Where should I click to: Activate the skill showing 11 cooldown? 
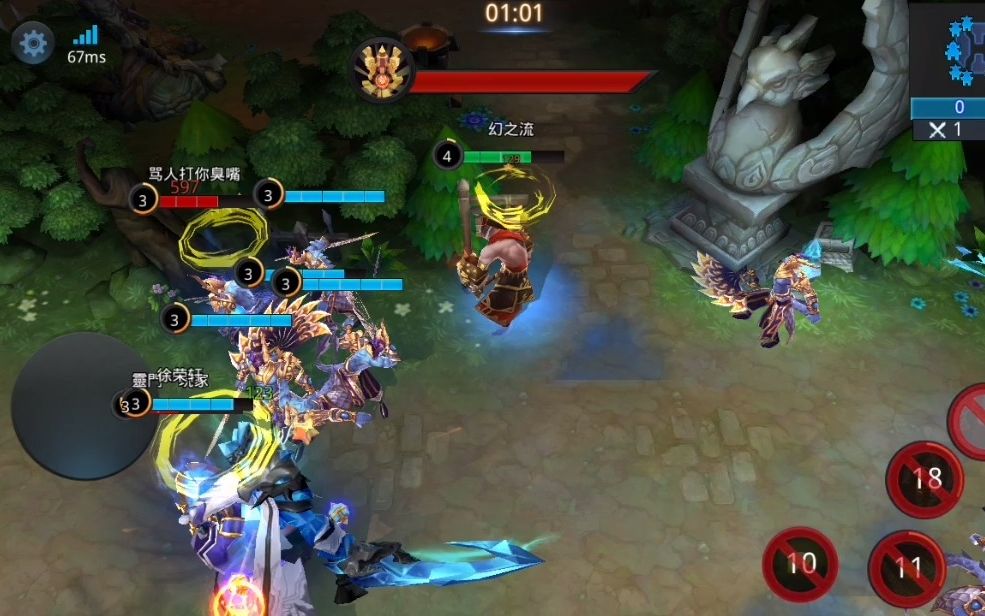[907, 569]
